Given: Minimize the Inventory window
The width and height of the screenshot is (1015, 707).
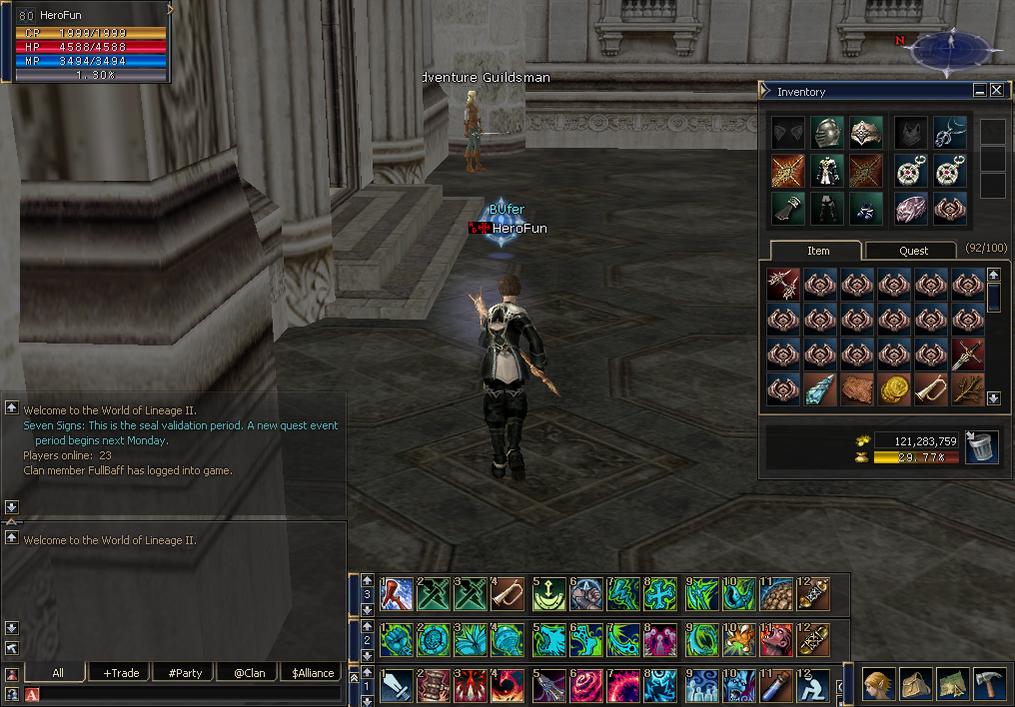Looking at the screenshot, I should tap(979, 90).
